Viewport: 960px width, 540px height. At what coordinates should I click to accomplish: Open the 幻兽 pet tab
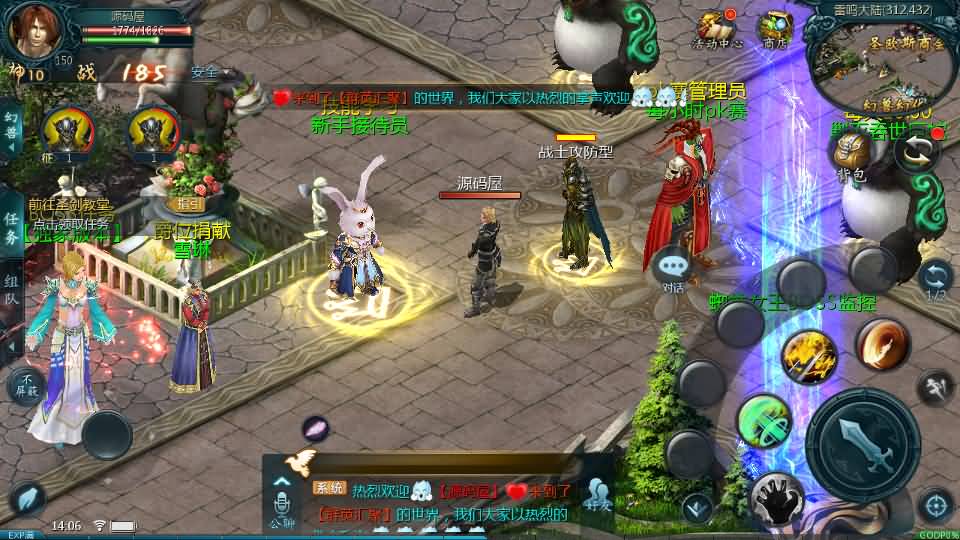point(12,132)
